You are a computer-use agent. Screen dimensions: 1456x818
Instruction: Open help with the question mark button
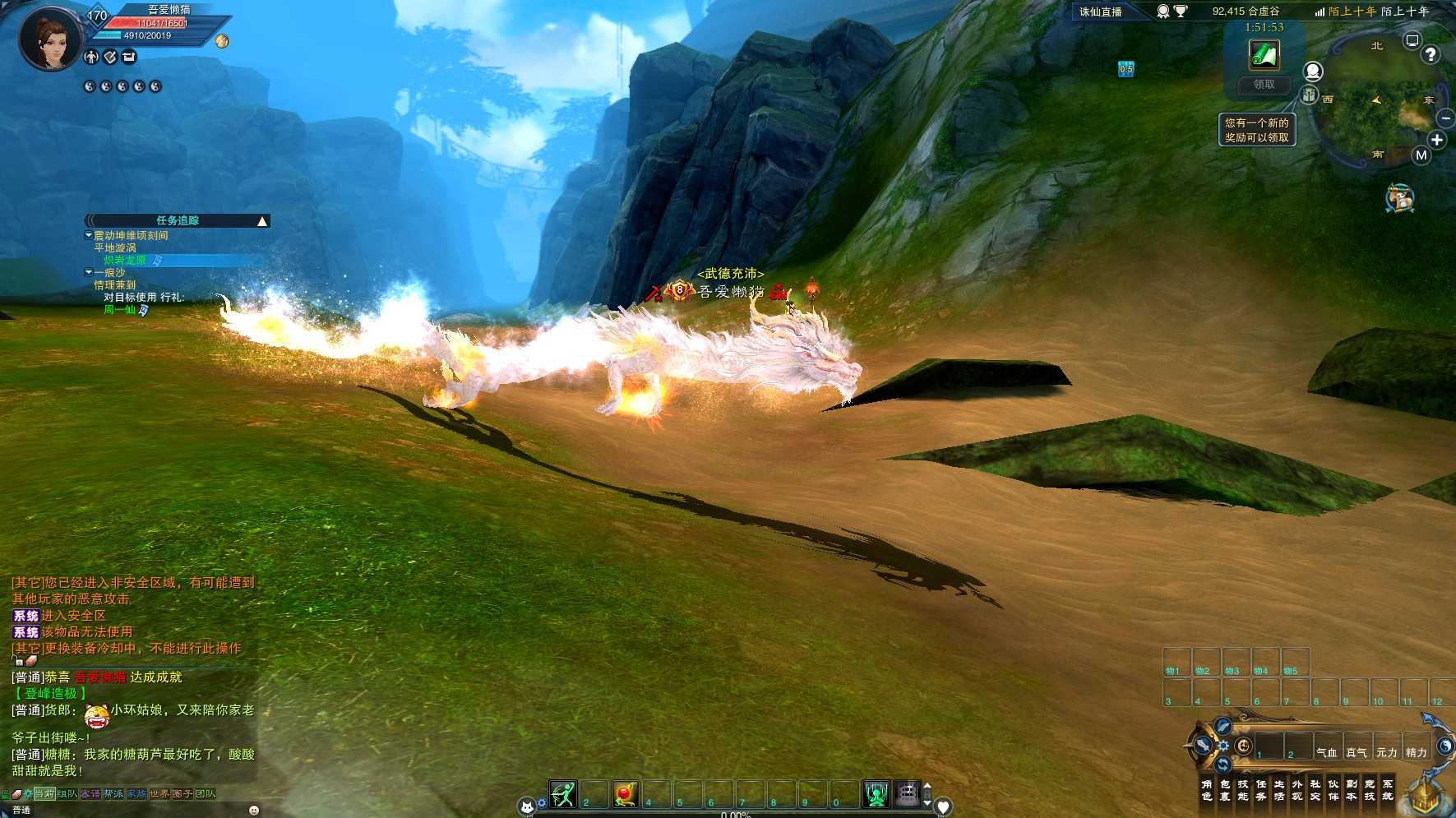[1431, 55]
